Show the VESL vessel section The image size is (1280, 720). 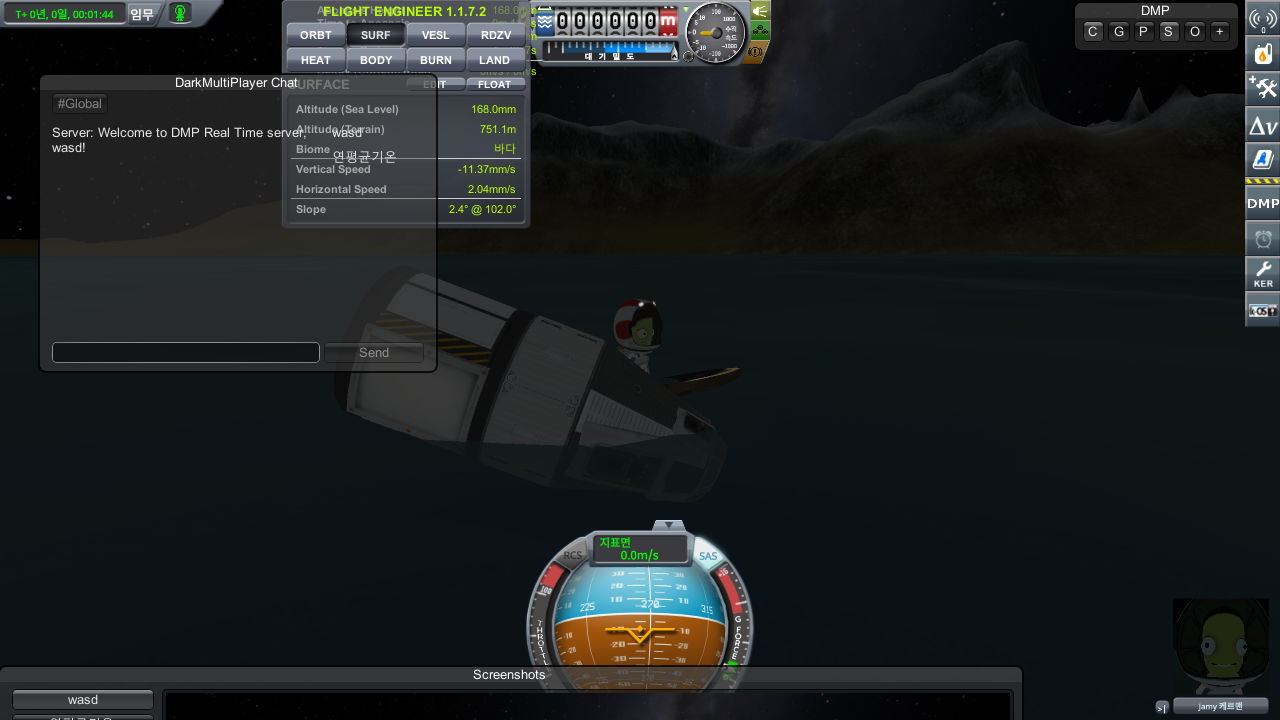pyautogui.click(x=436, y=35)
